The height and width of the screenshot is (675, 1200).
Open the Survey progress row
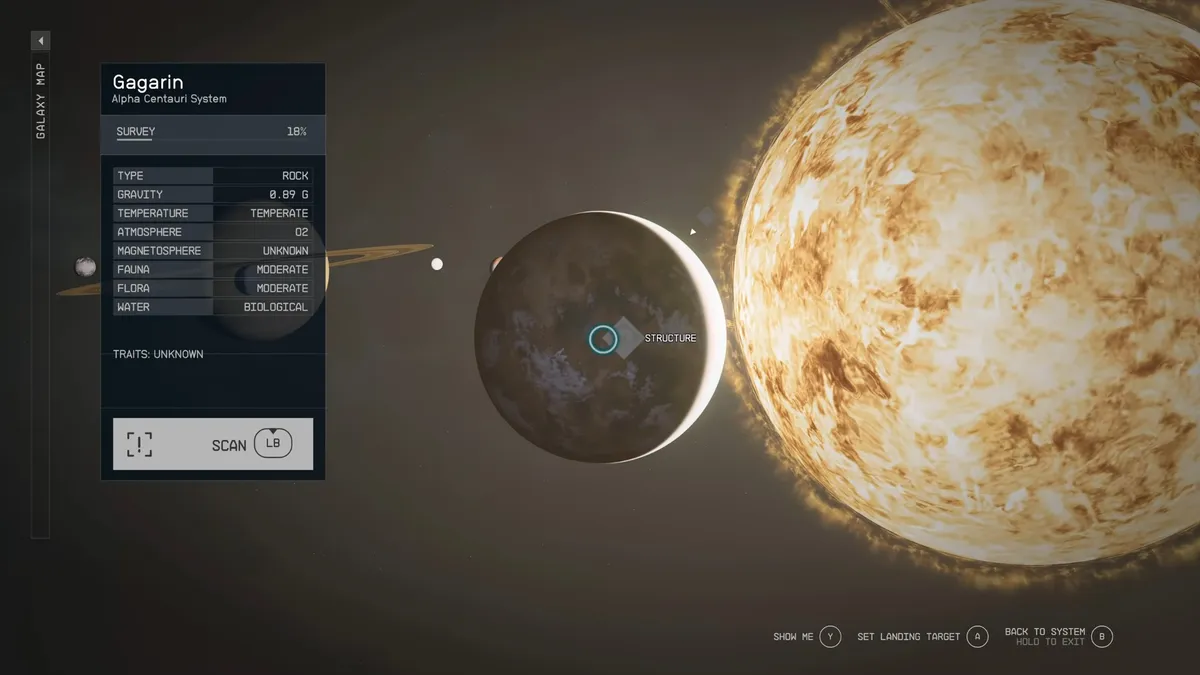[x=212, y=132]
